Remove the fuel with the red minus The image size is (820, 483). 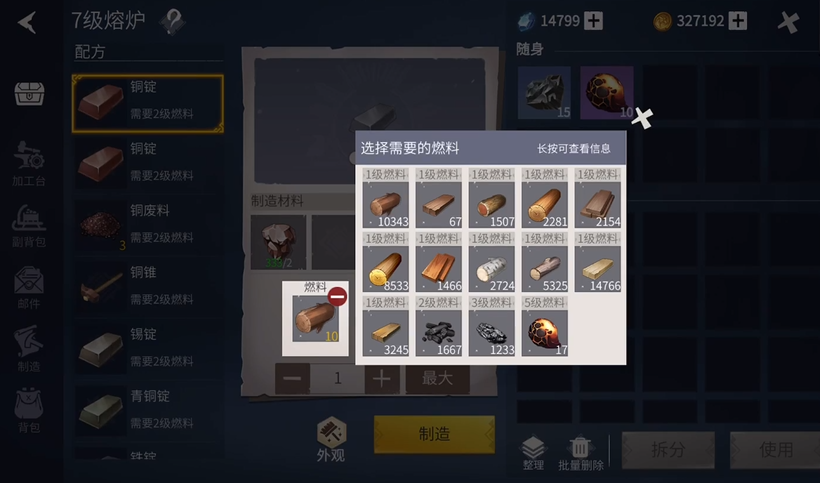[337, 296]
